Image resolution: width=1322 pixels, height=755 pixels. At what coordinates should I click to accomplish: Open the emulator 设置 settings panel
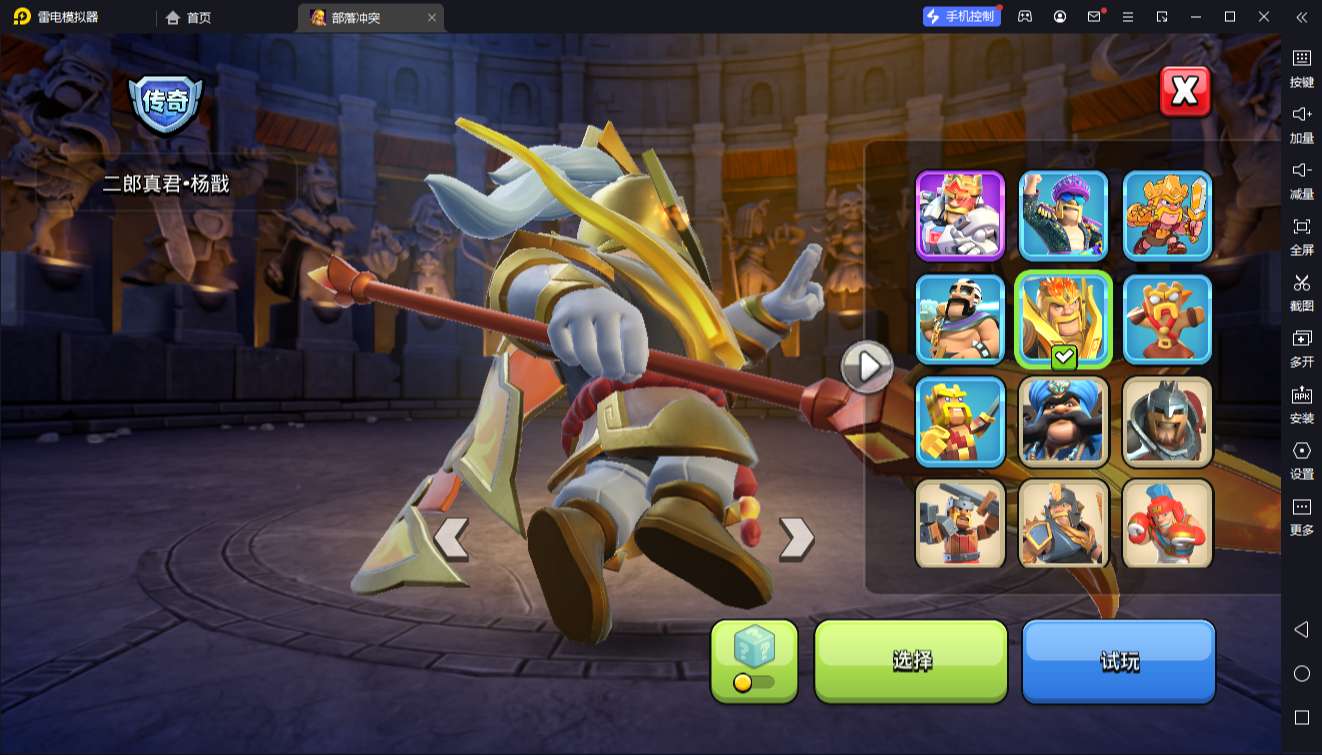pos(1301,460)
